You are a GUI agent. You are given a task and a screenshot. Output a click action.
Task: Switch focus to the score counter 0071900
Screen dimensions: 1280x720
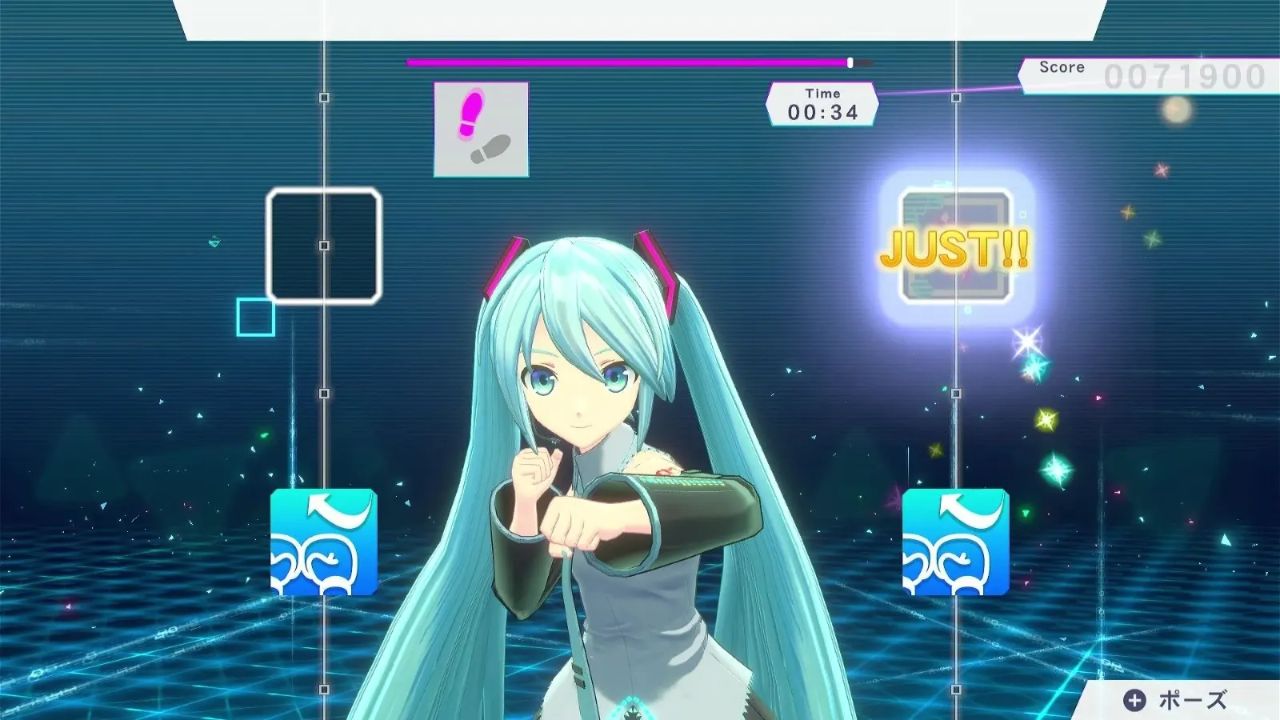pyautogui.click(x=1185, y=73)
